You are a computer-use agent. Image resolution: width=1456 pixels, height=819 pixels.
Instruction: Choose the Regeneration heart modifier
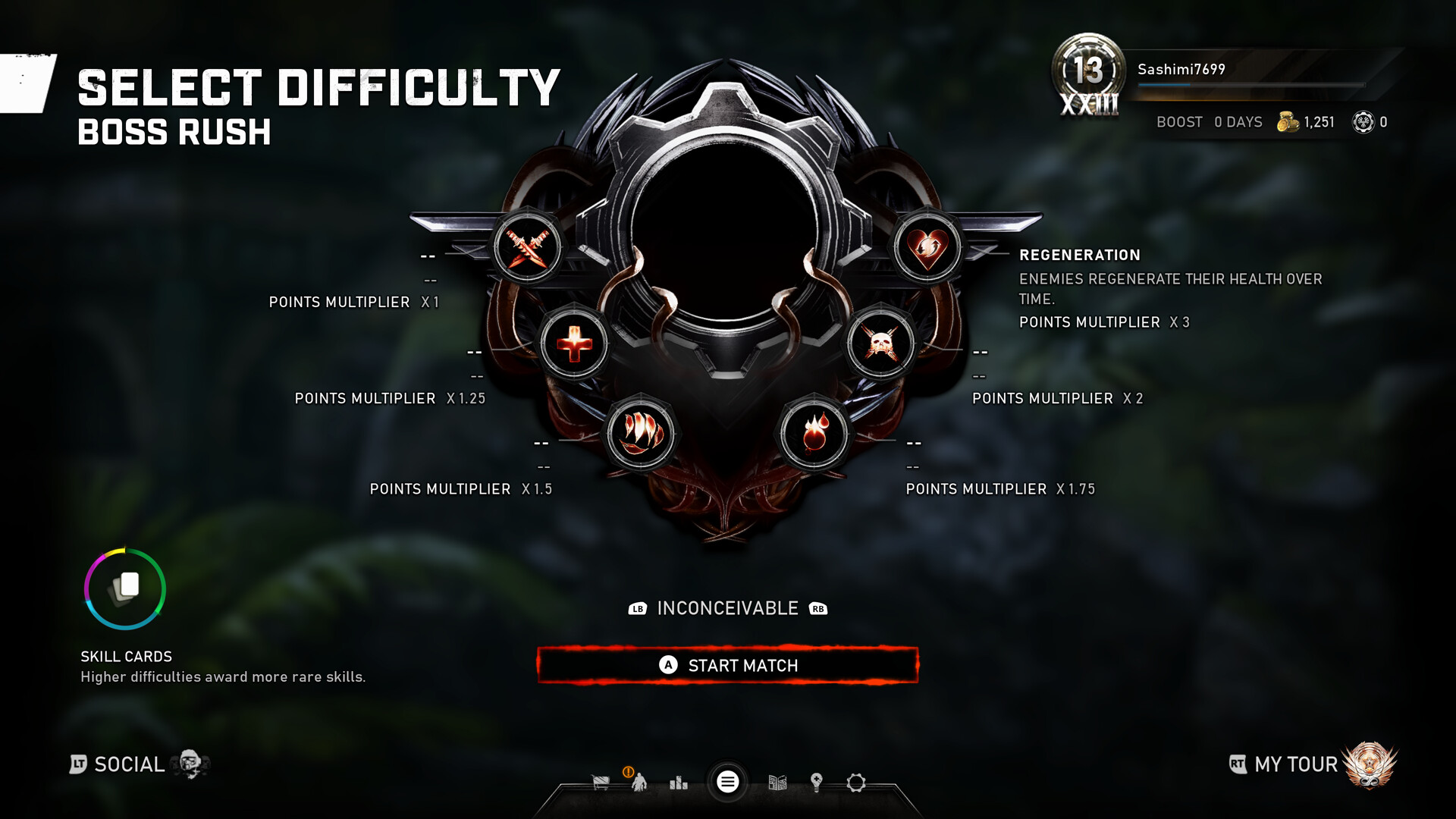click(x=927, y=248)
